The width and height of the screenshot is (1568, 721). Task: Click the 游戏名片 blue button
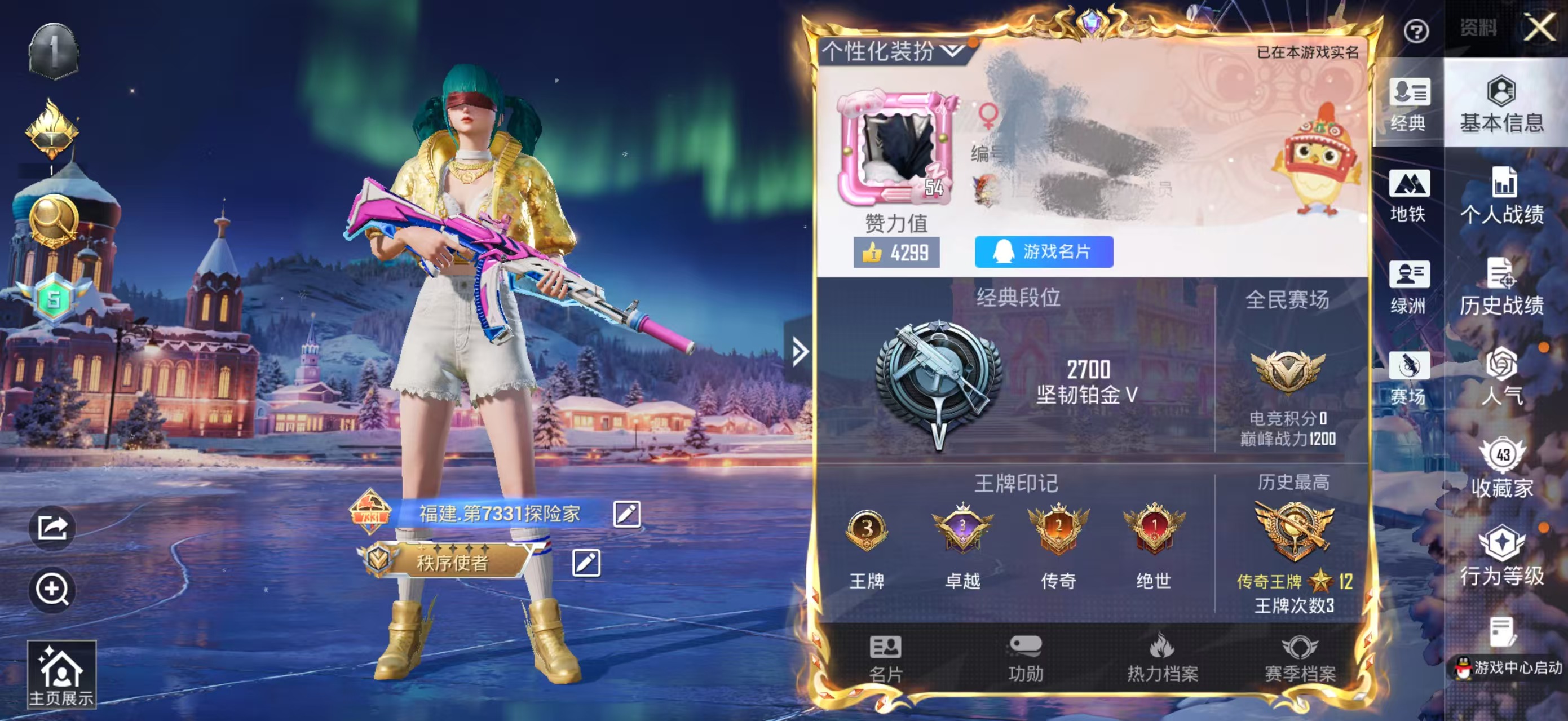click(1044, 252)
